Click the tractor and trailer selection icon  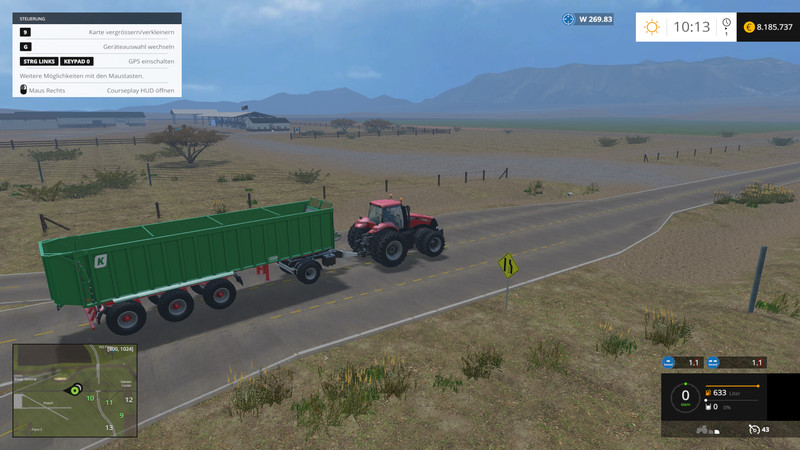(x=703, y=430)
